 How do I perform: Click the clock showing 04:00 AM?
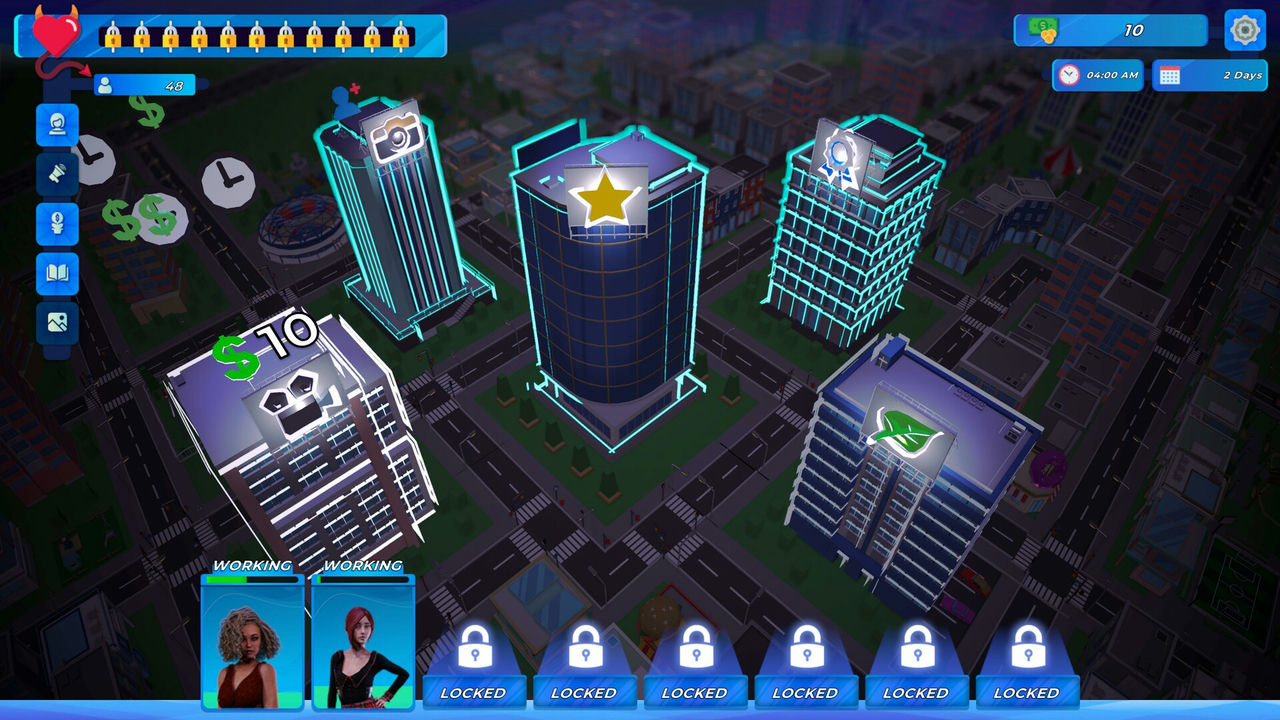click(x=1098, y=75)
